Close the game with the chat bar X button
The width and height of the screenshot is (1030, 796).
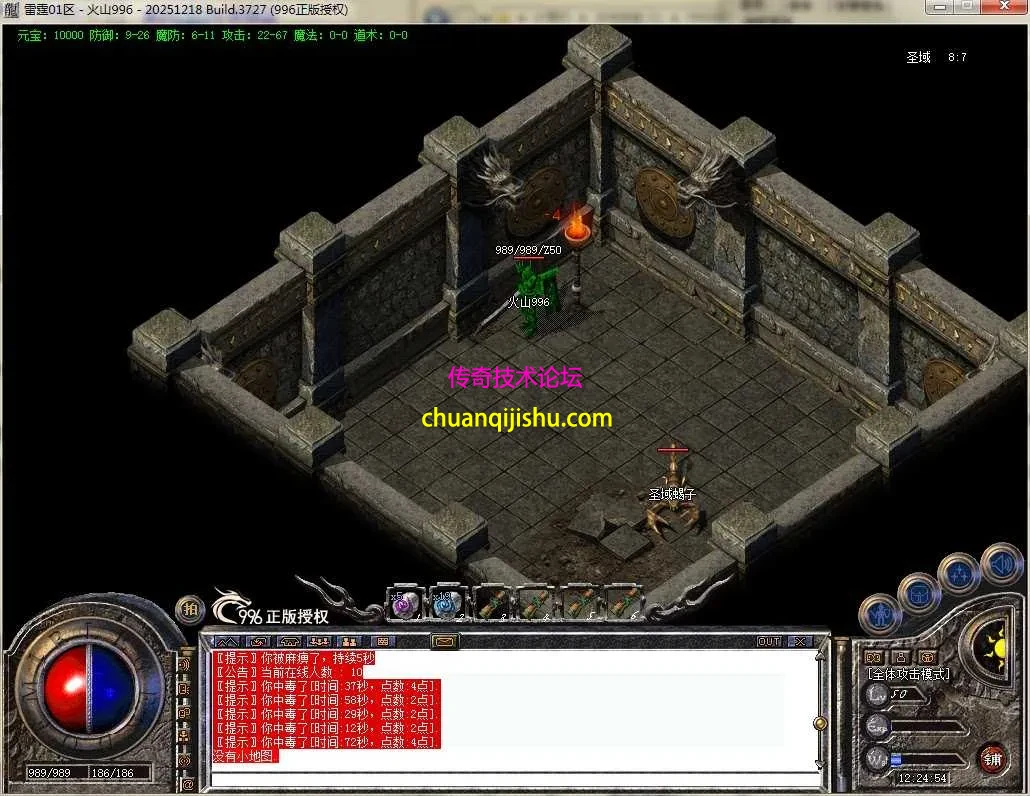(800, 641)
